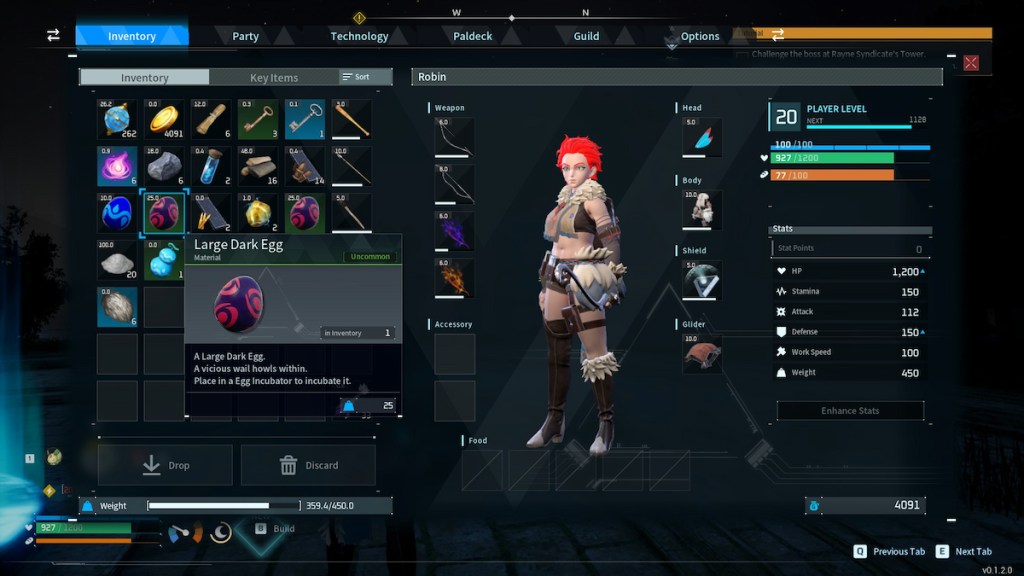The height and width of the screenshot is (576, 1024).
Task: Choose the blue egg with swirl pattern
Action: [117, 213]
